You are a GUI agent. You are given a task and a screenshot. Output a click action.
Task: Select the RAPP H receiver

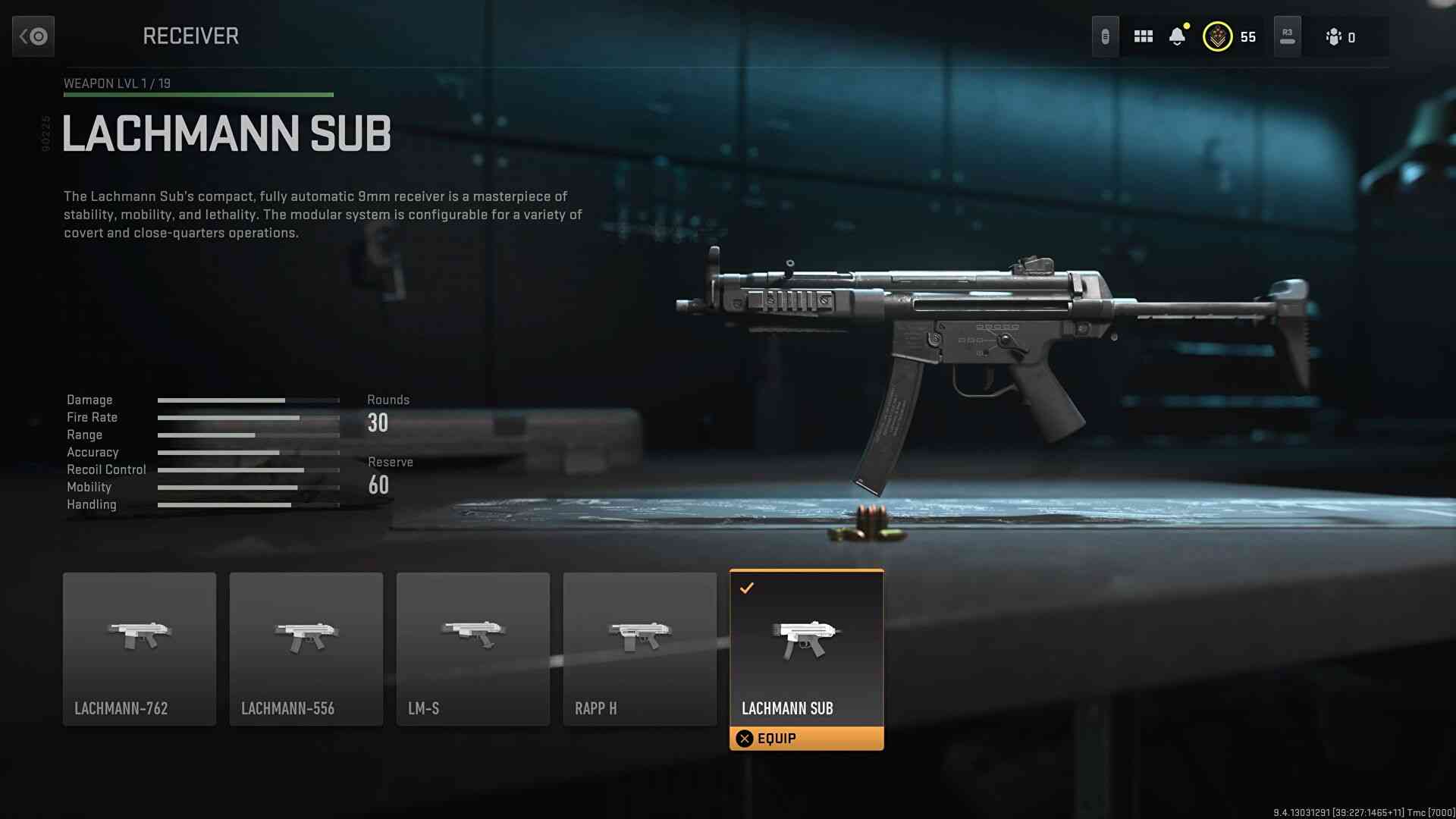pos(640,648)
